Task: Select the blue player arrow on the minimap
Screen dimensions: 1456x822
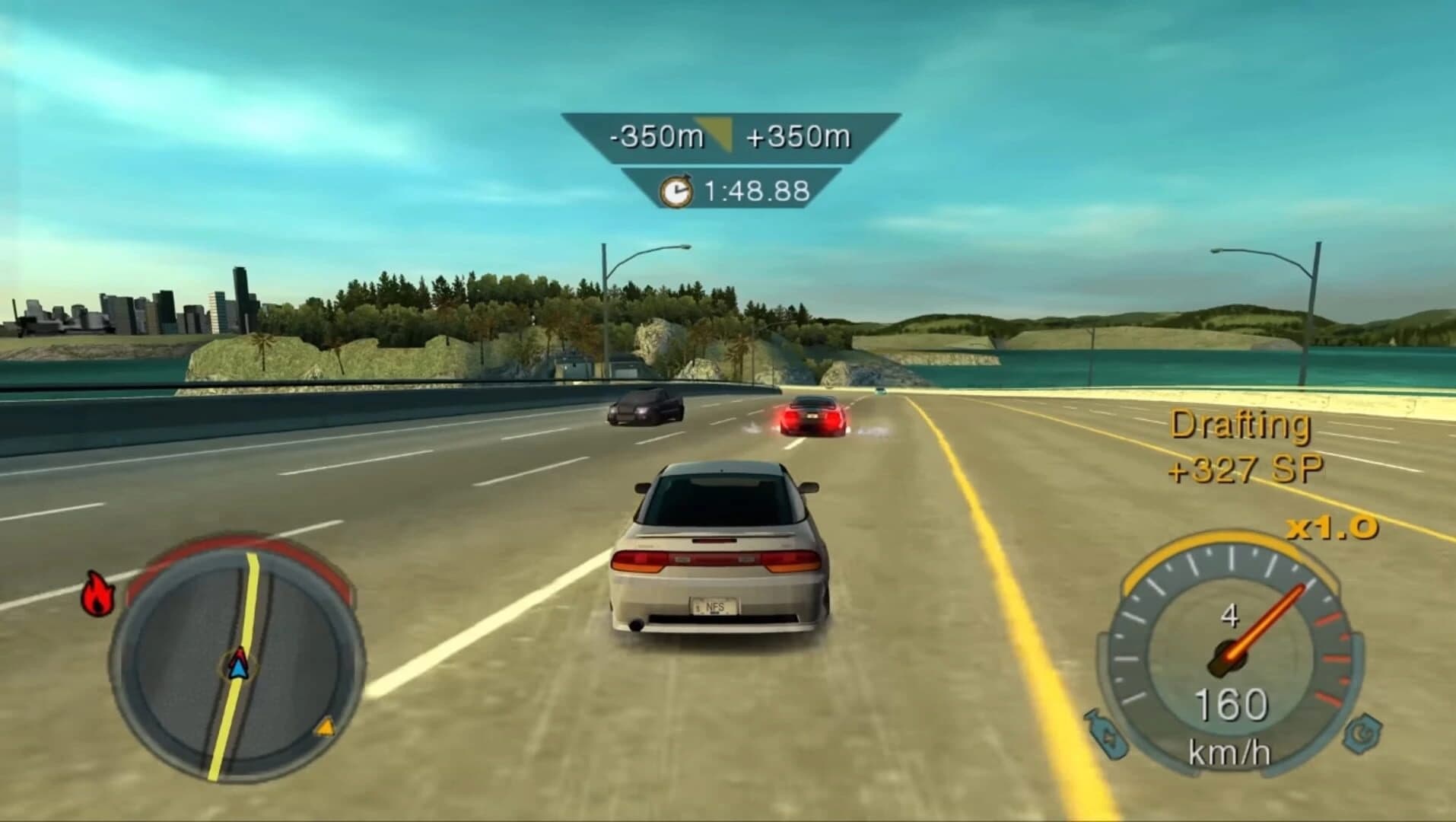Action: (239, 670)
